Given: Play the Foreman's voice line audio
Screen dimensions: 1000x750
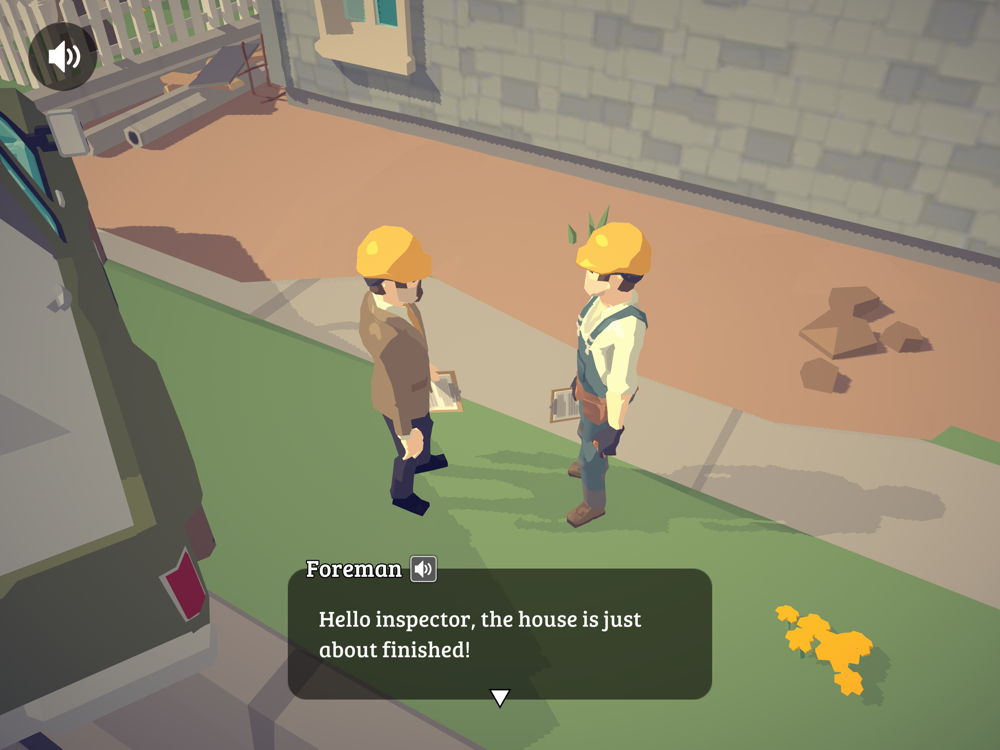Looking at the screenshot, I should tap(424, 569).
